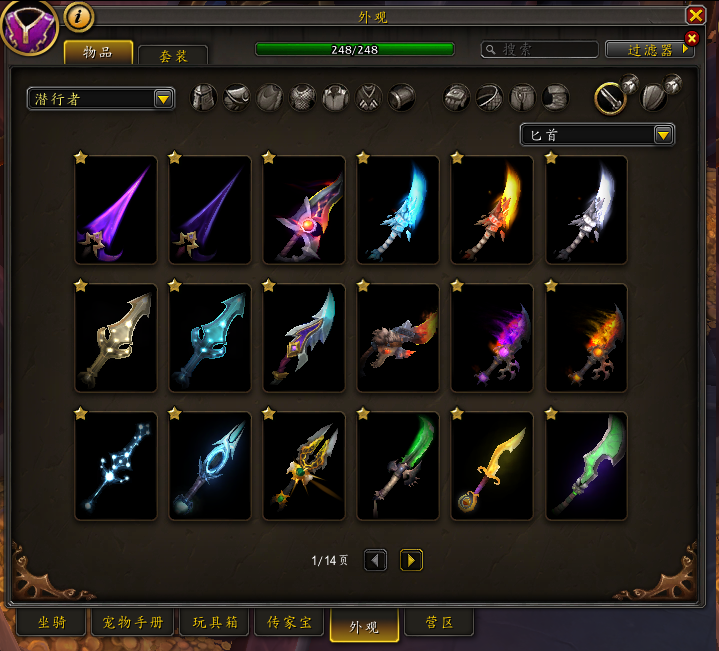
Task: Open the 玩具箱 toy box tab
Action: 214,623
